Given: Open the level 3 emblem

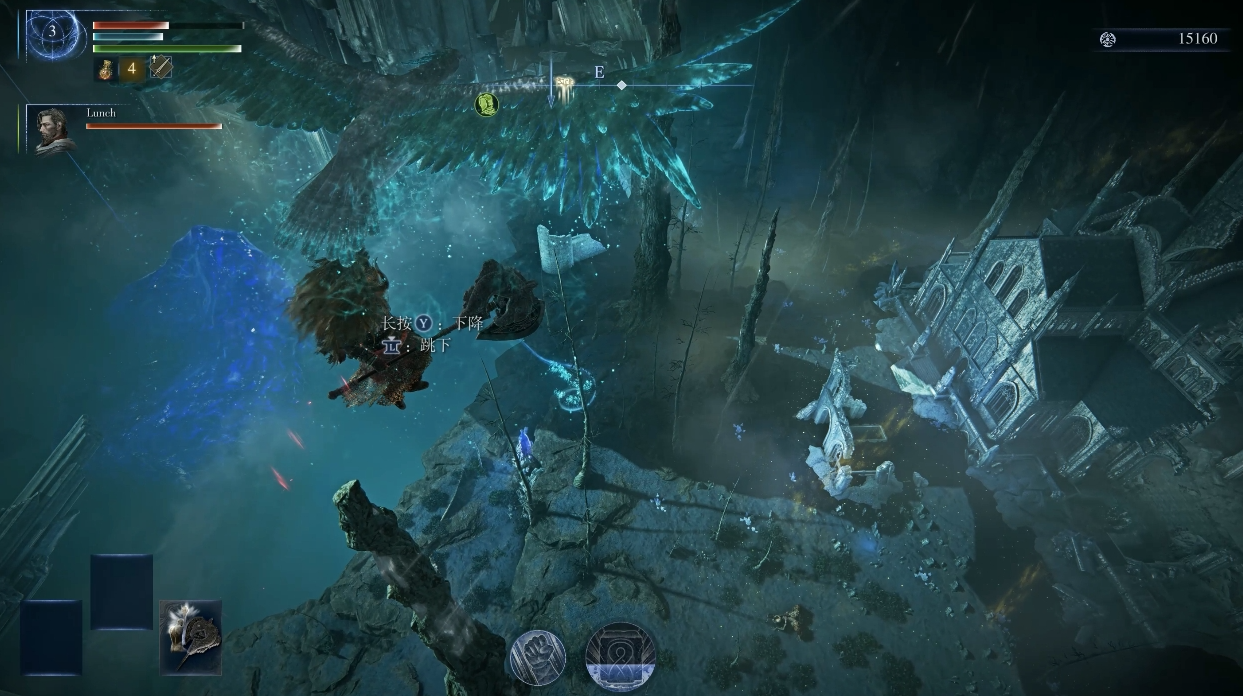Looking at the screenshot, I should (53, 32).
